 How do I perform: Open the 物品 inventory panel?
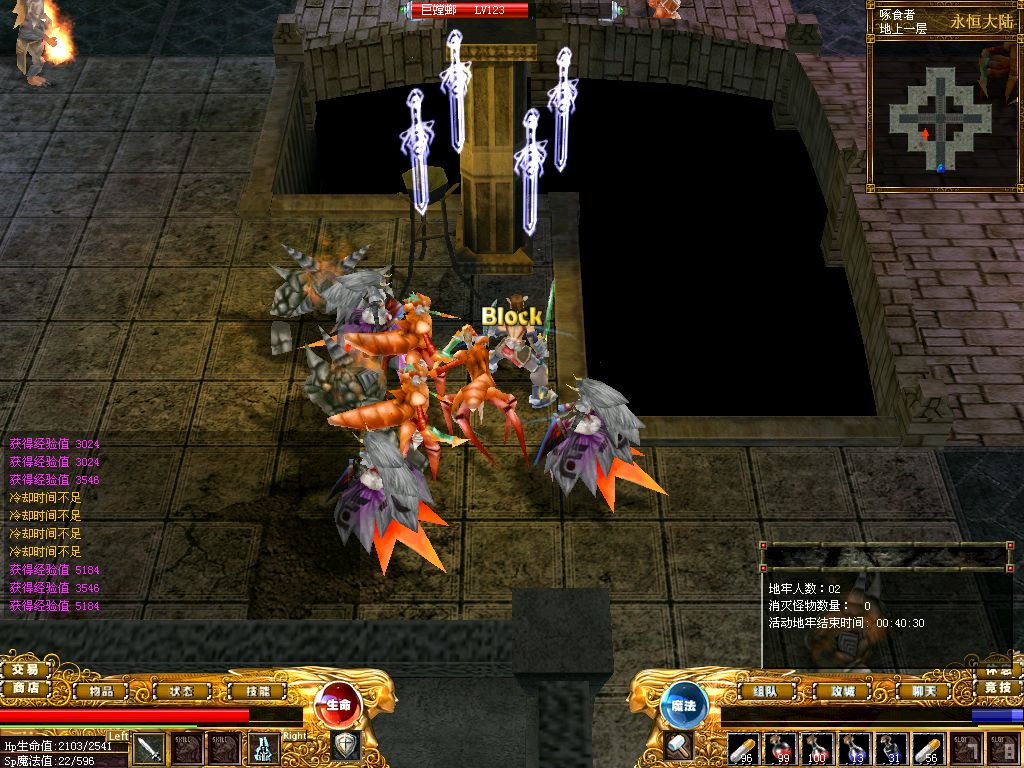(101, 690)
